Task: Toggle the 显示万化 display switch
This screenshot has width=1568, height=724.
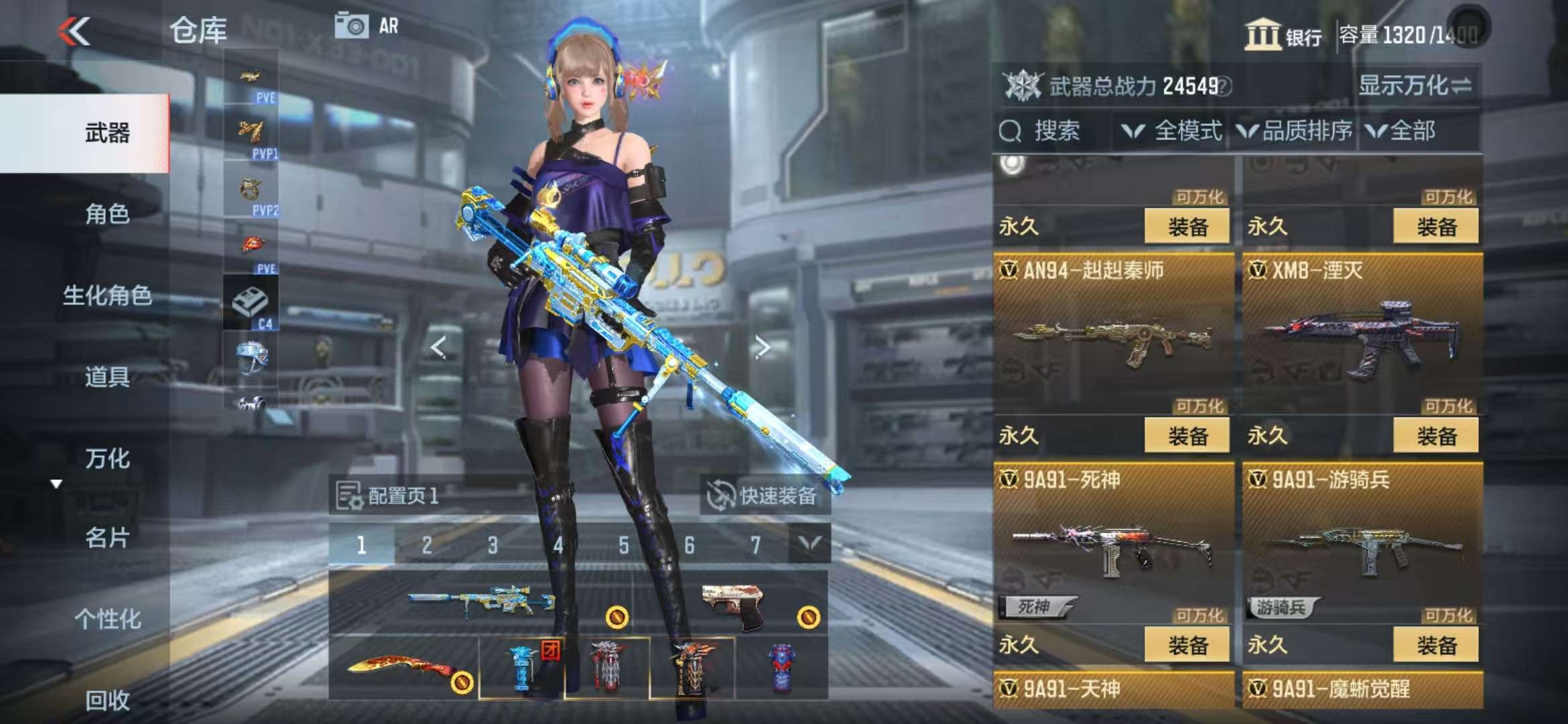Action: (x=1414, y=86)
